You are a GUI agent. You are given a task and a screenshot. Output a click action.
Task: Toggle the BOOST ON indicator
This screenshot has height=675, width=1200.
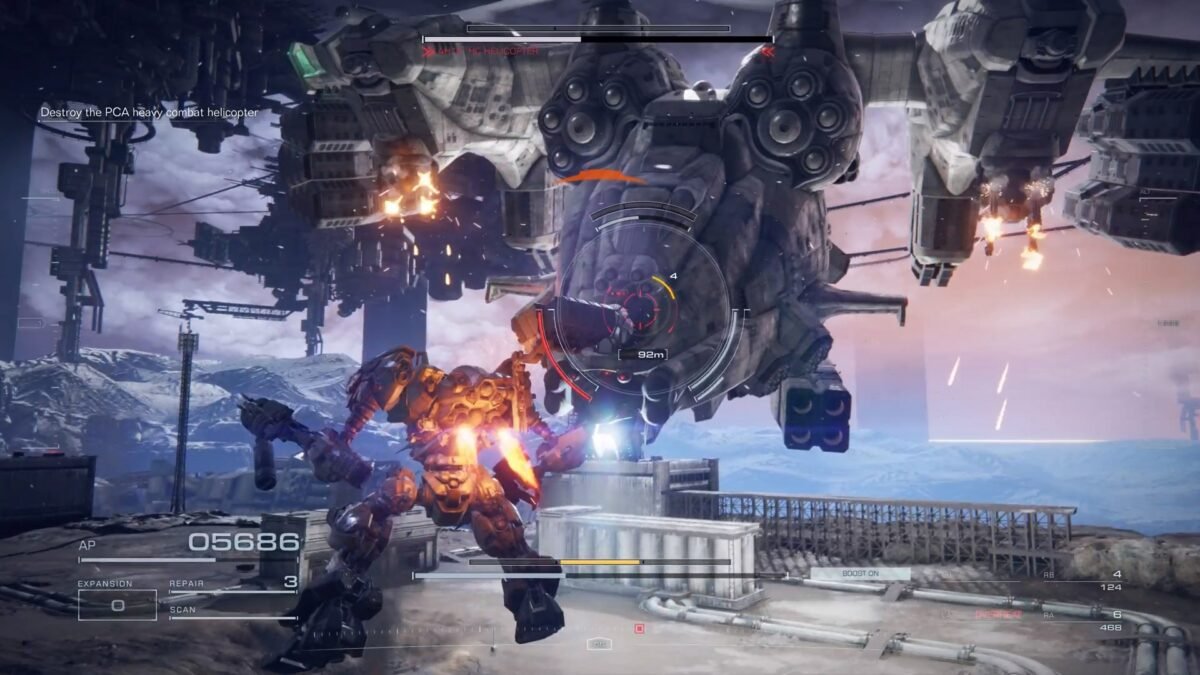coord(860,574)
